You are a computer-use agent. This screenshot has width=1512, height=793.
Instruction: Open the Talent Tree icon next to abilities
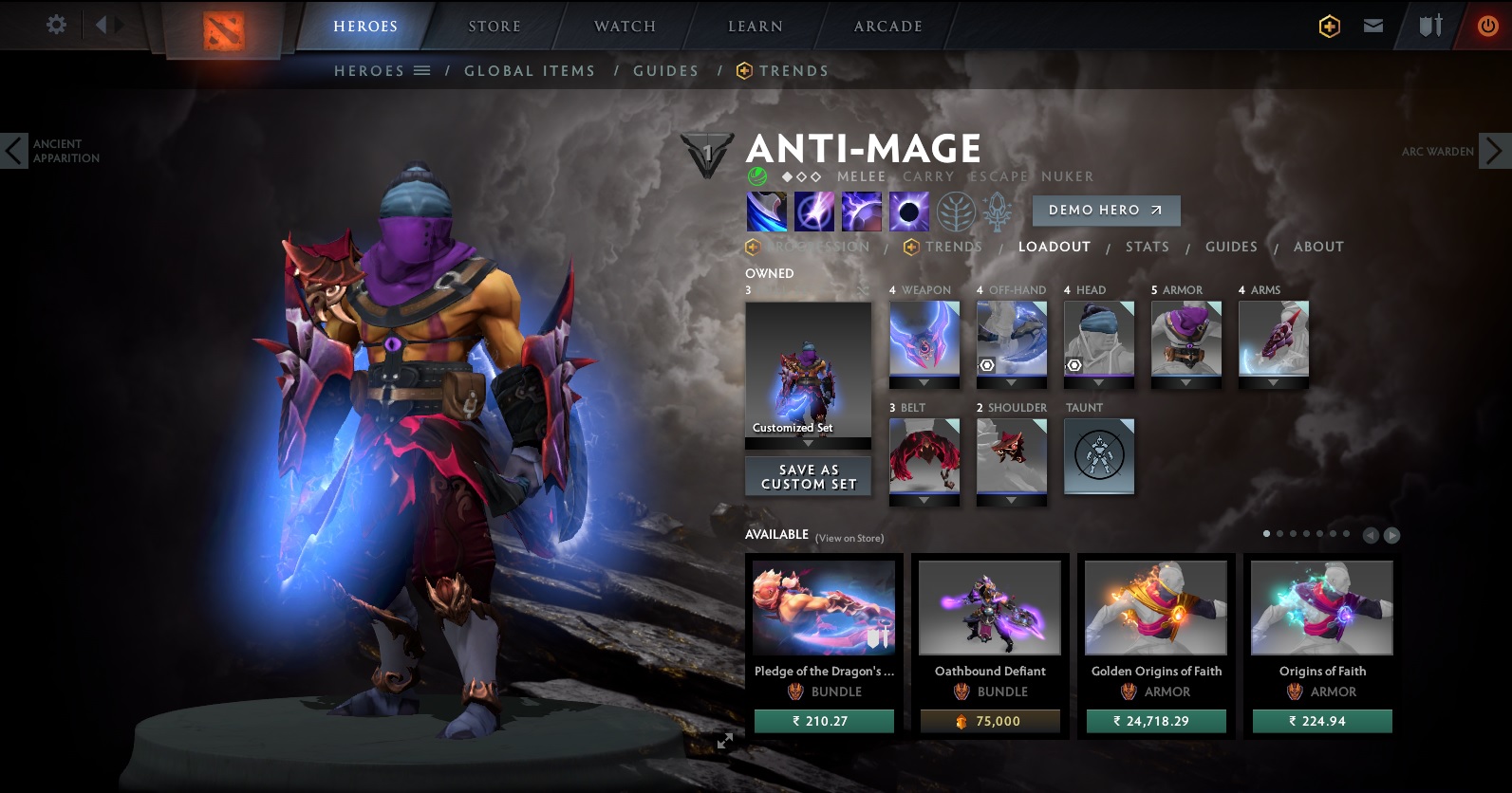(955, 212)
